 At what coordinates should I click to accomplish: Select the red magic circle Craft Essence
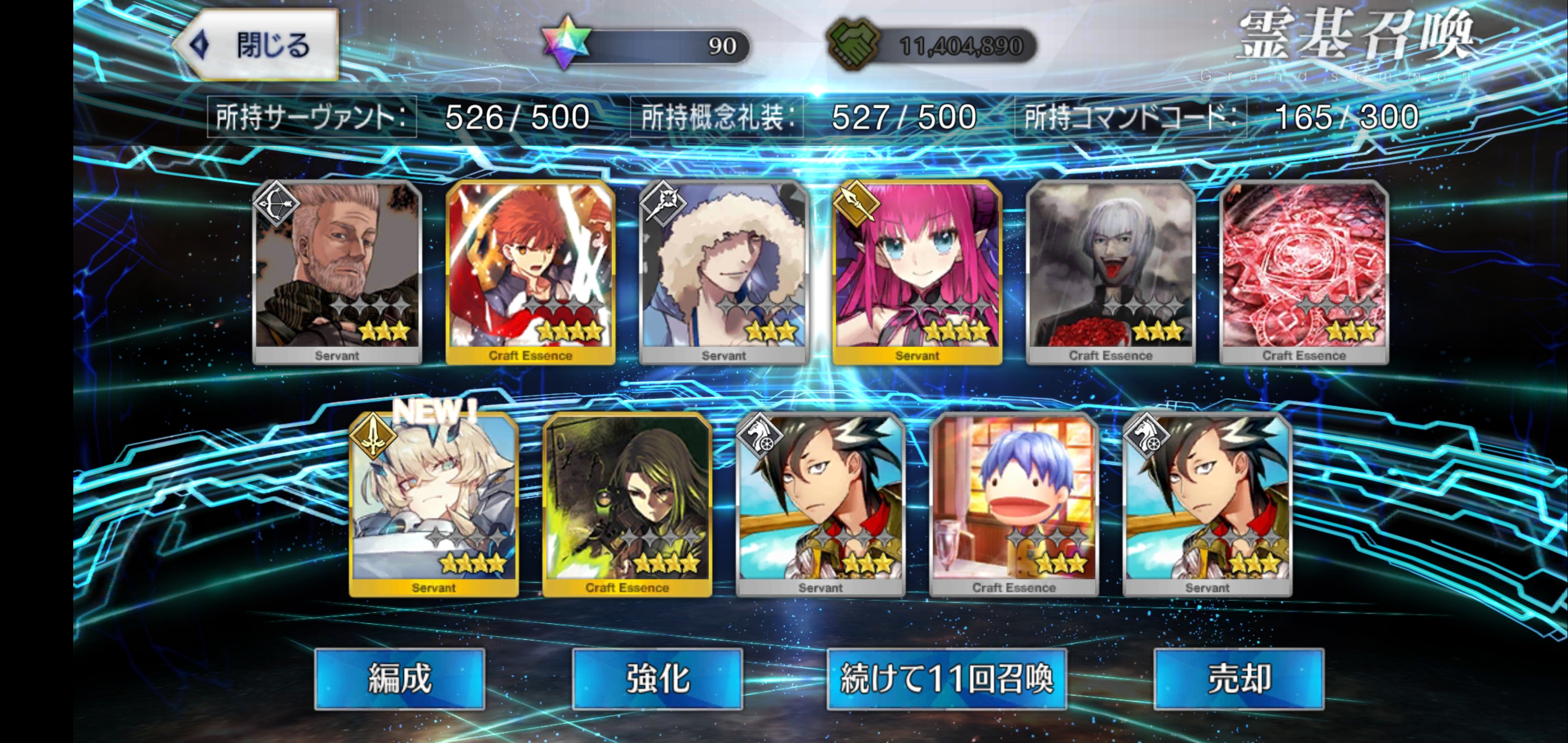coord(1304,271)
